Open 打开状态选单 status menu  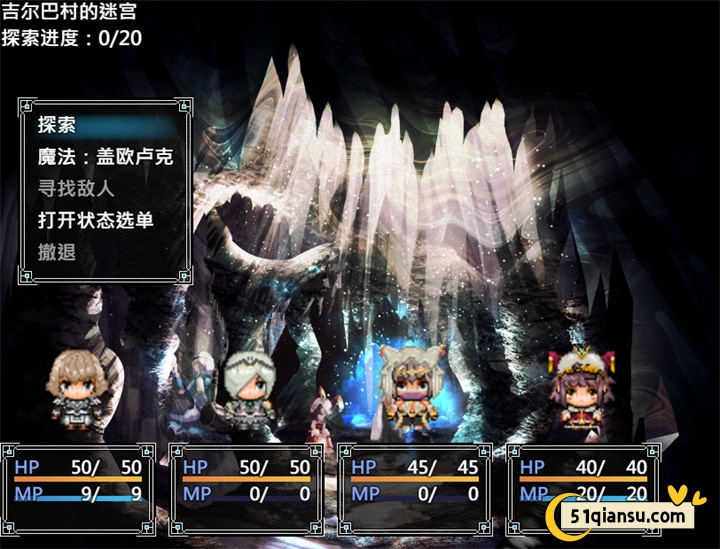coord(95,220)
